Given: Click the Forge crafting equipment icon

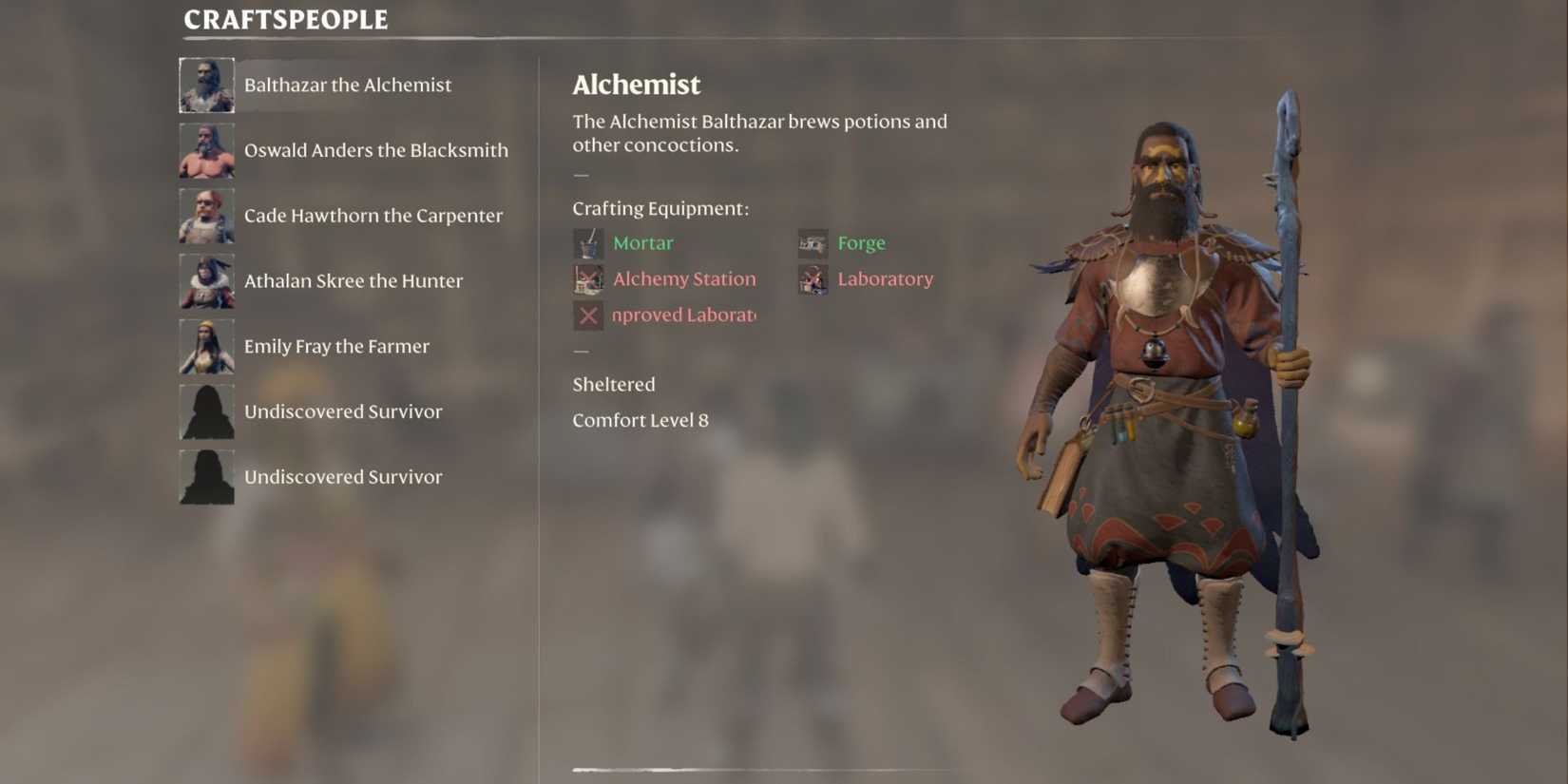Looking at the screenshot, I should tap(813, 242).
